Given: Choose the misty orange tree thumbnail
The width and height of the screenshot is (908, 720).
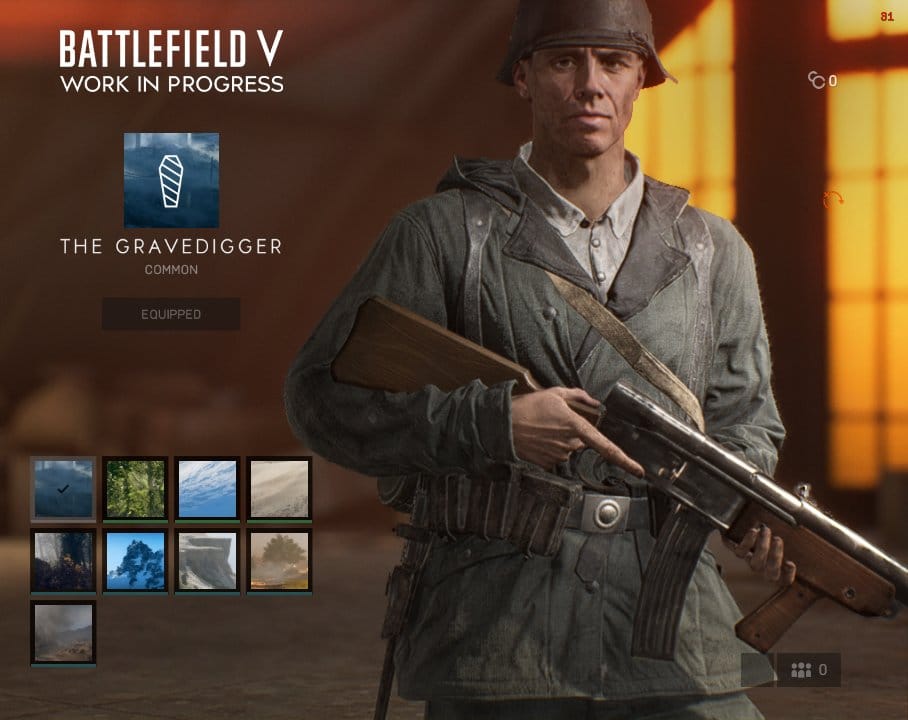Looking at the screenshot, I should (279, 560).
